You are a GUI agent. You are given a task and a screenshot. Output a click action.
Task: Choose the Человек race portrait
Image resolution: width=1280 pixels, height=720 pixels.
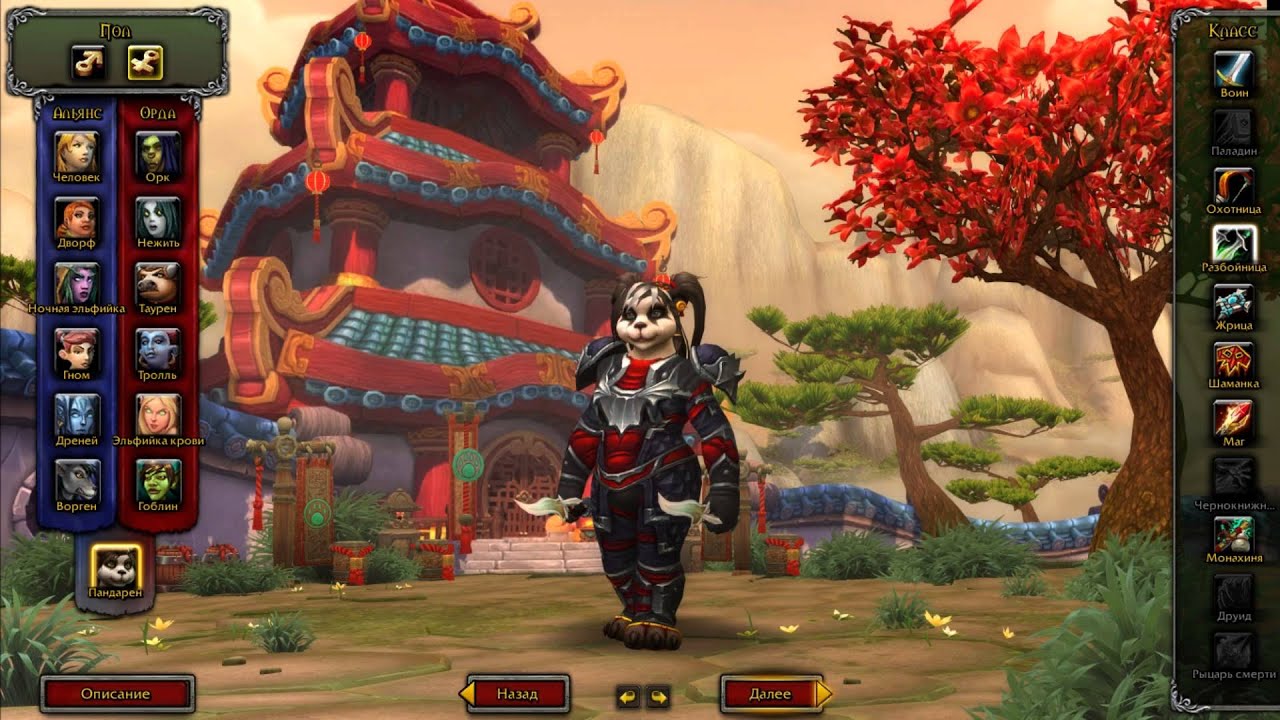78,151
